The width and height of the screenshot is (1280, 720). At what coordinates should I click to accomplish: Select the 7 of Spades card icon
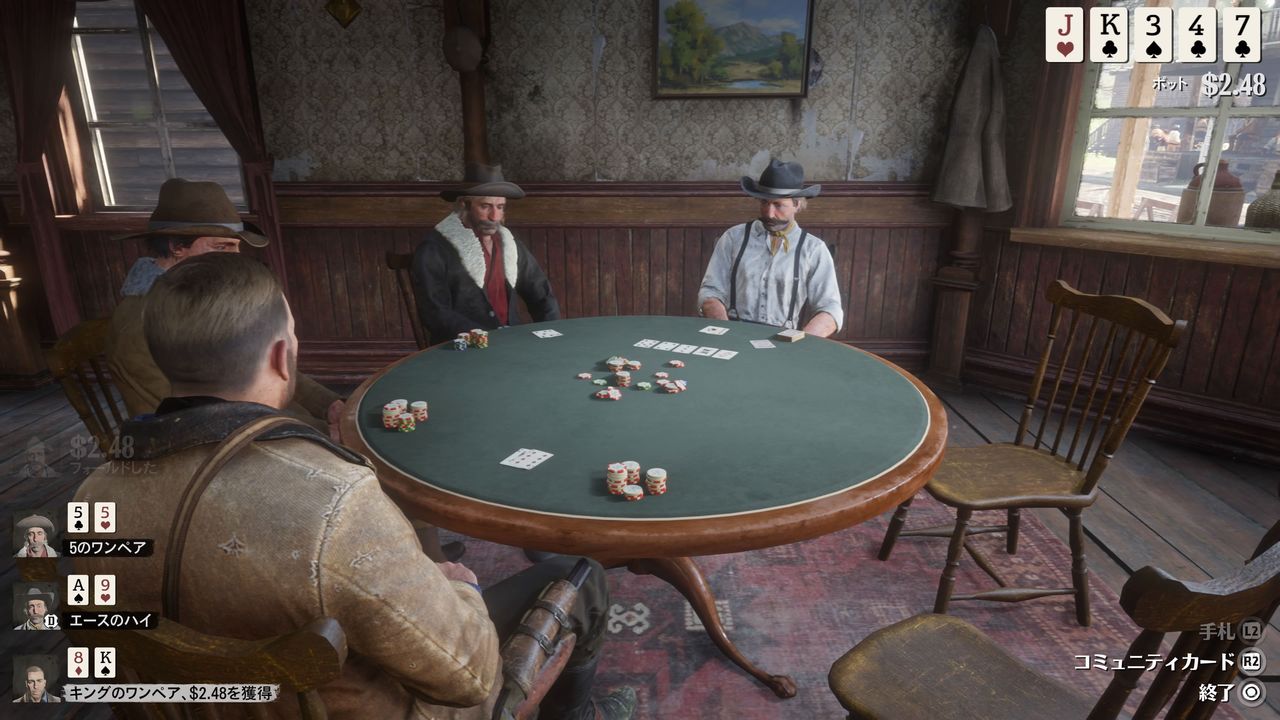(1241, 34)
